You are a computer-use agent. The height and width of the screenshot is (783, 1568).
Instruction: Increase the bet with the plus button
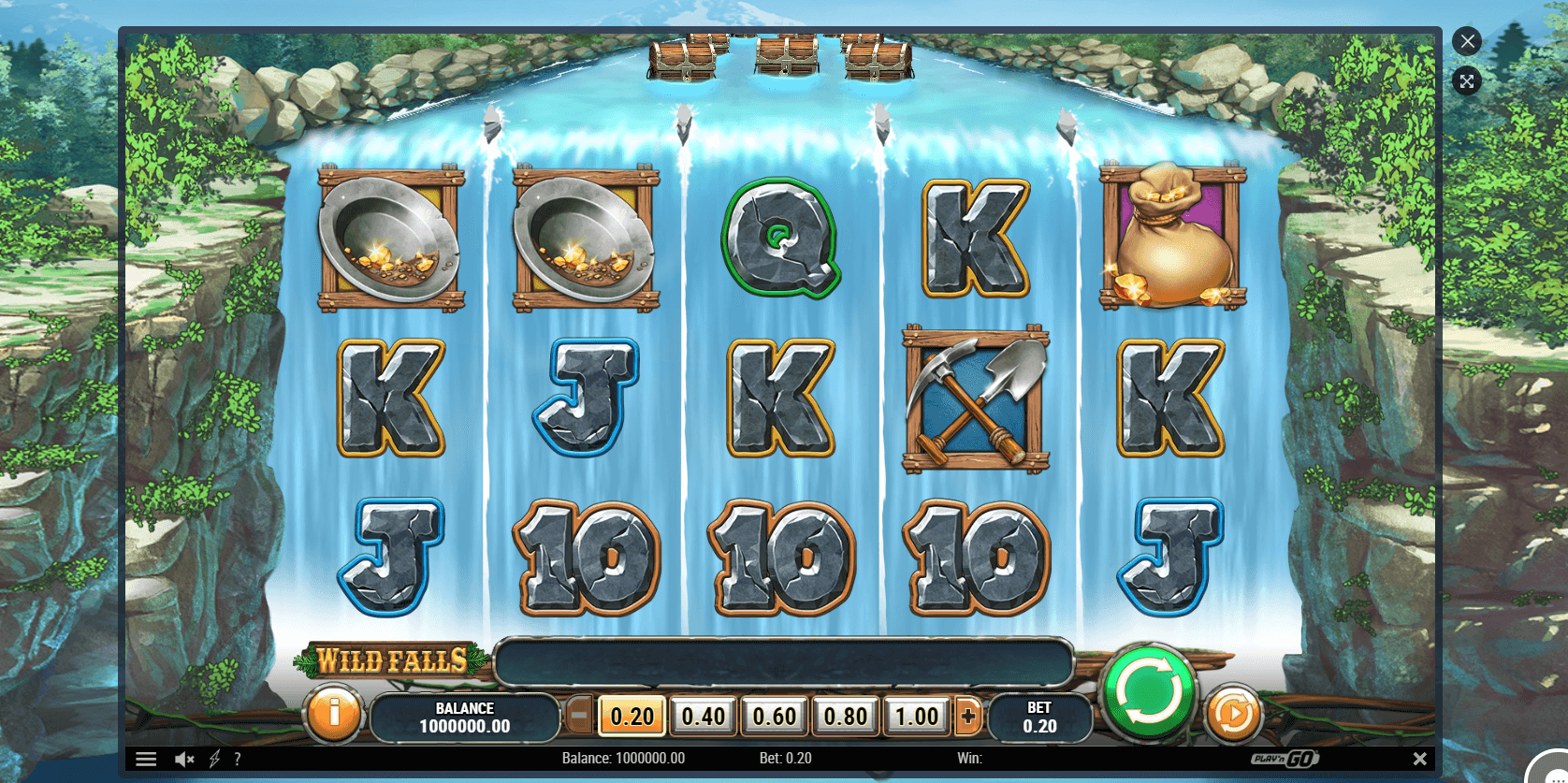point(968,718)
